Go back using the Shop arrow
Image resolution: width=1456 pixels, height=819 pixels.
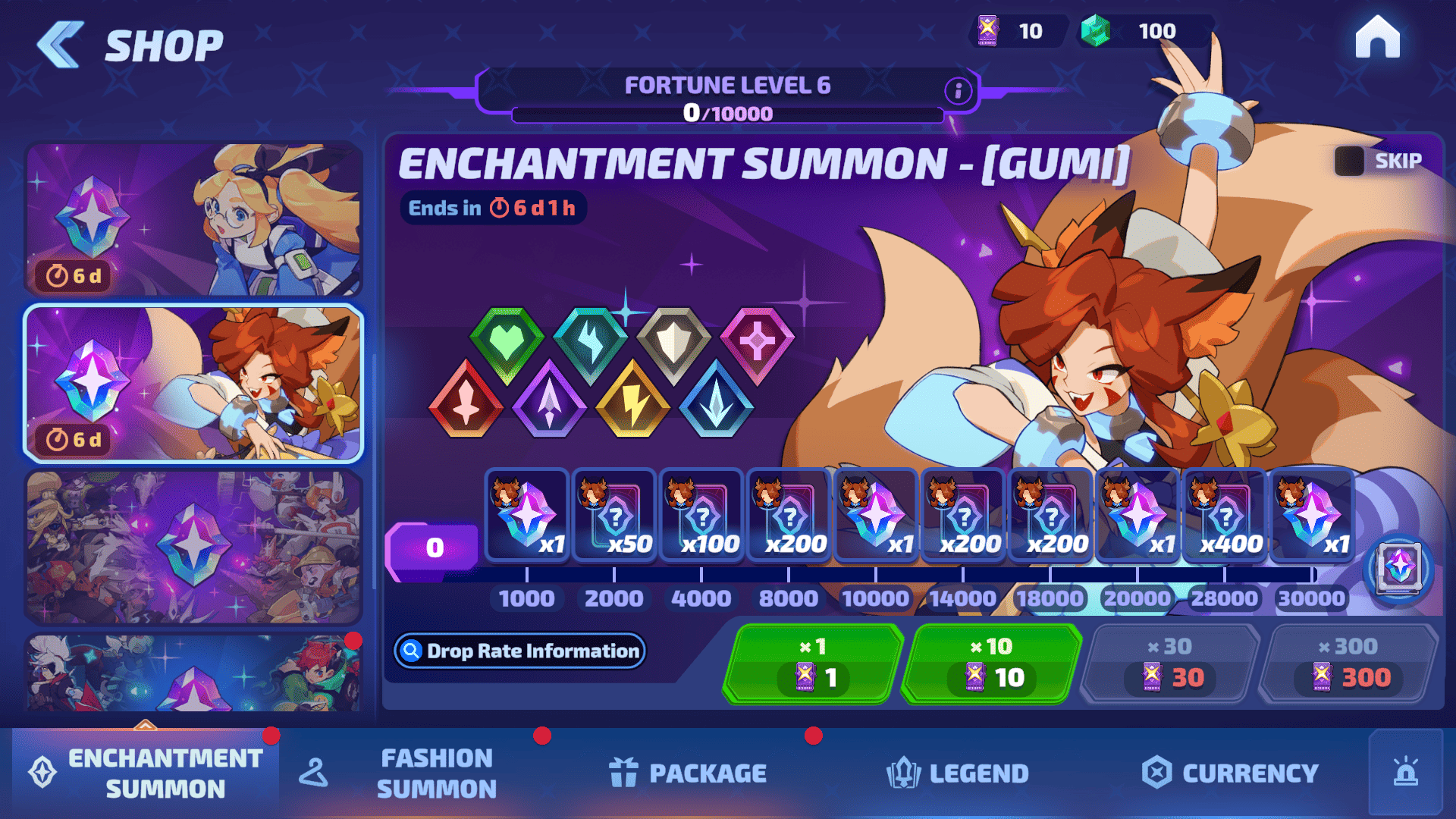[61, 45]
